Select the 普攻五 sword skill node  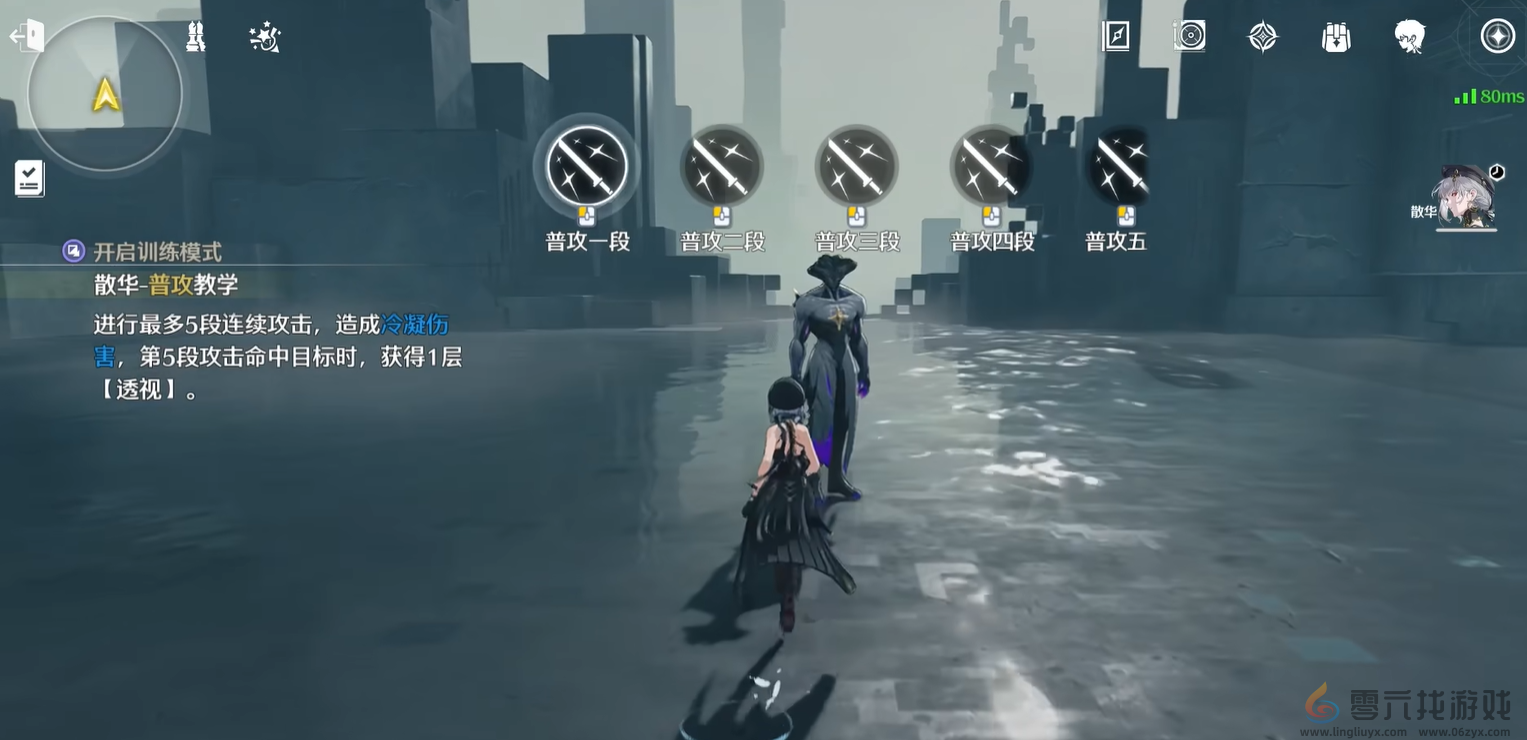(x=1124, y=166)
